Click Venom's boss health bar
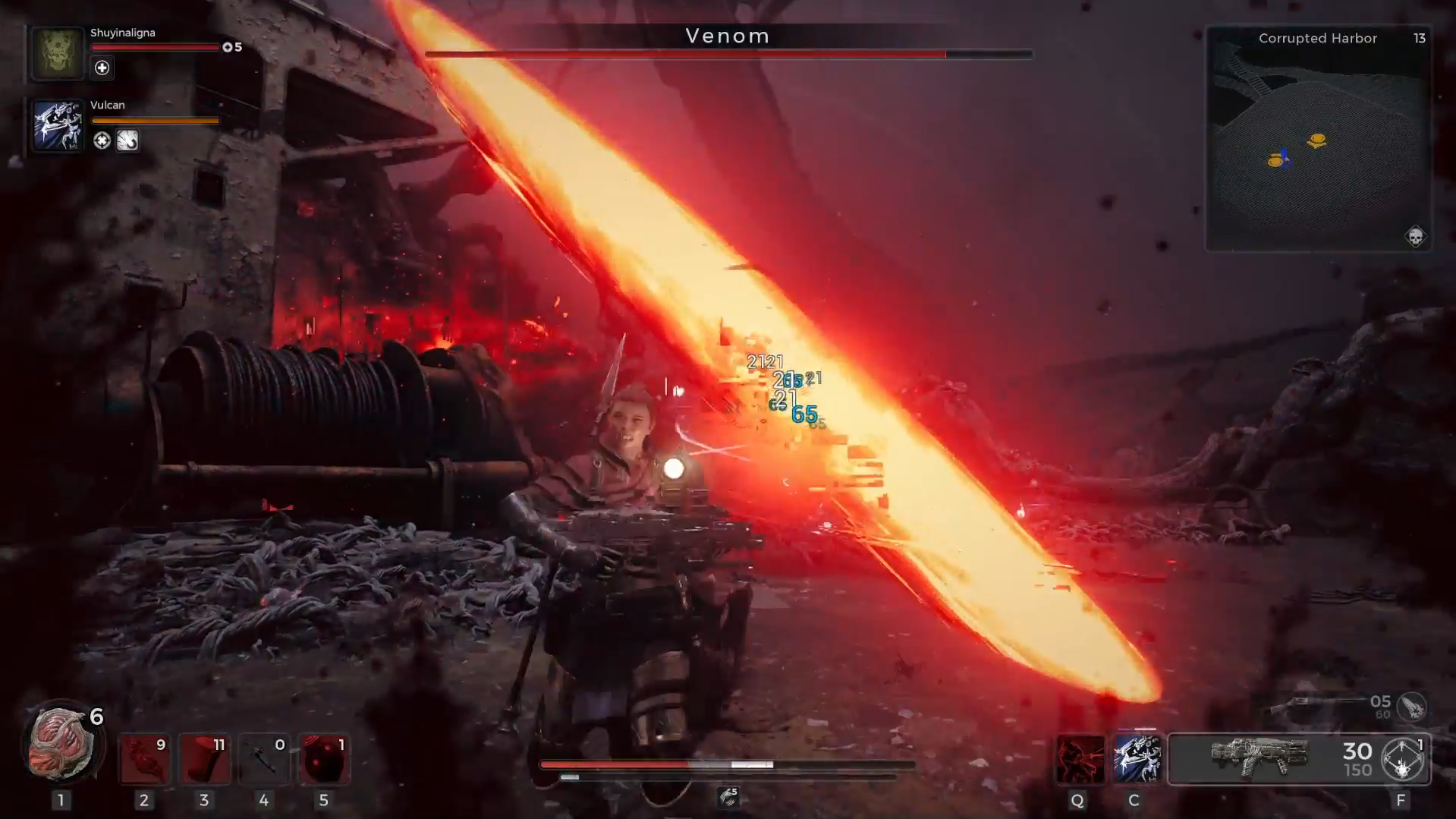The width and height of the screenshot is (1456, 819). click(x=728, y=54)
